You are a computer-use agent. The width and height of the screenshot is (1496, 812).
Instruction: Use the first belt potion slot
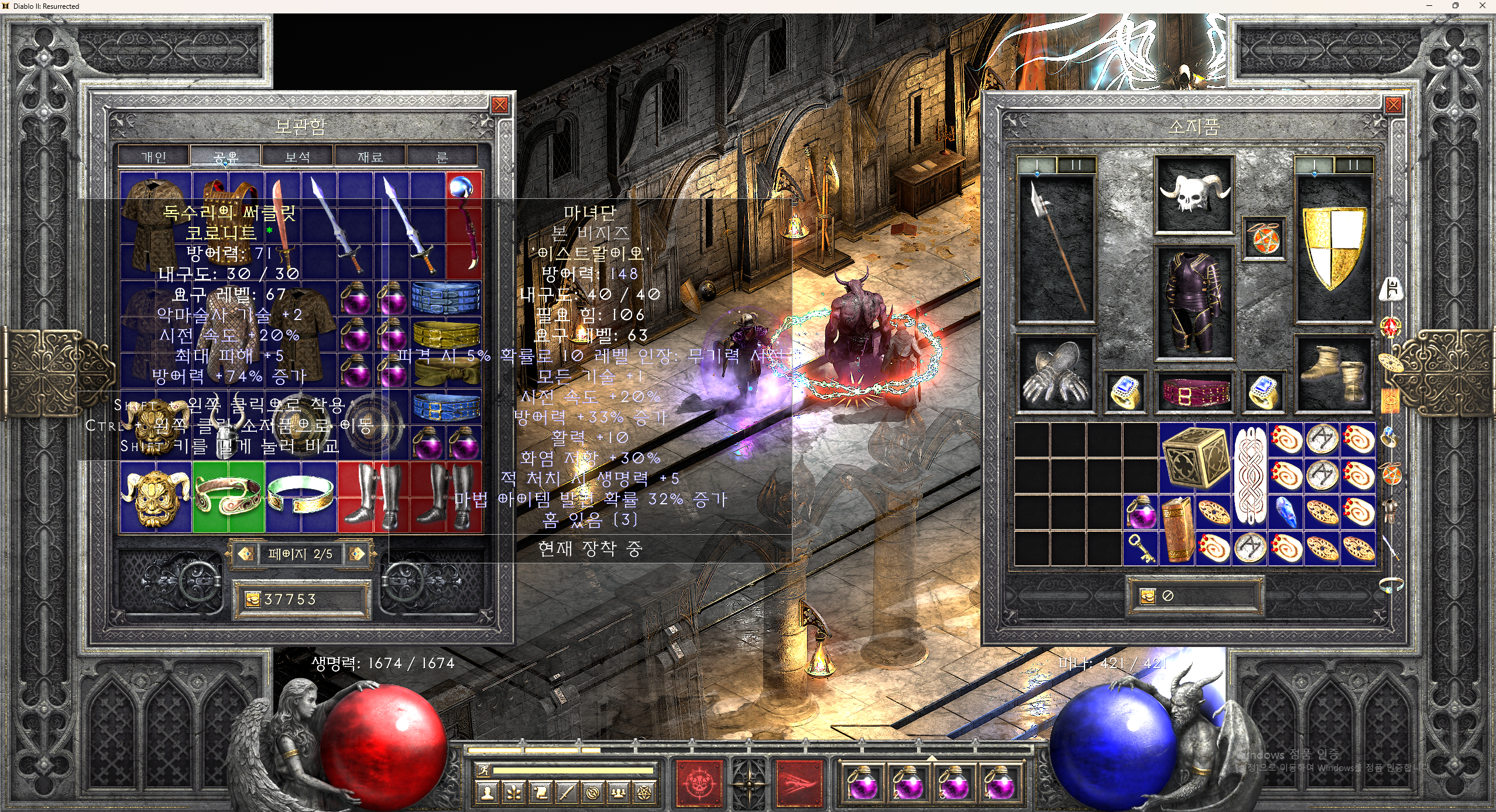pyautogui.click(x=863, y=783)
